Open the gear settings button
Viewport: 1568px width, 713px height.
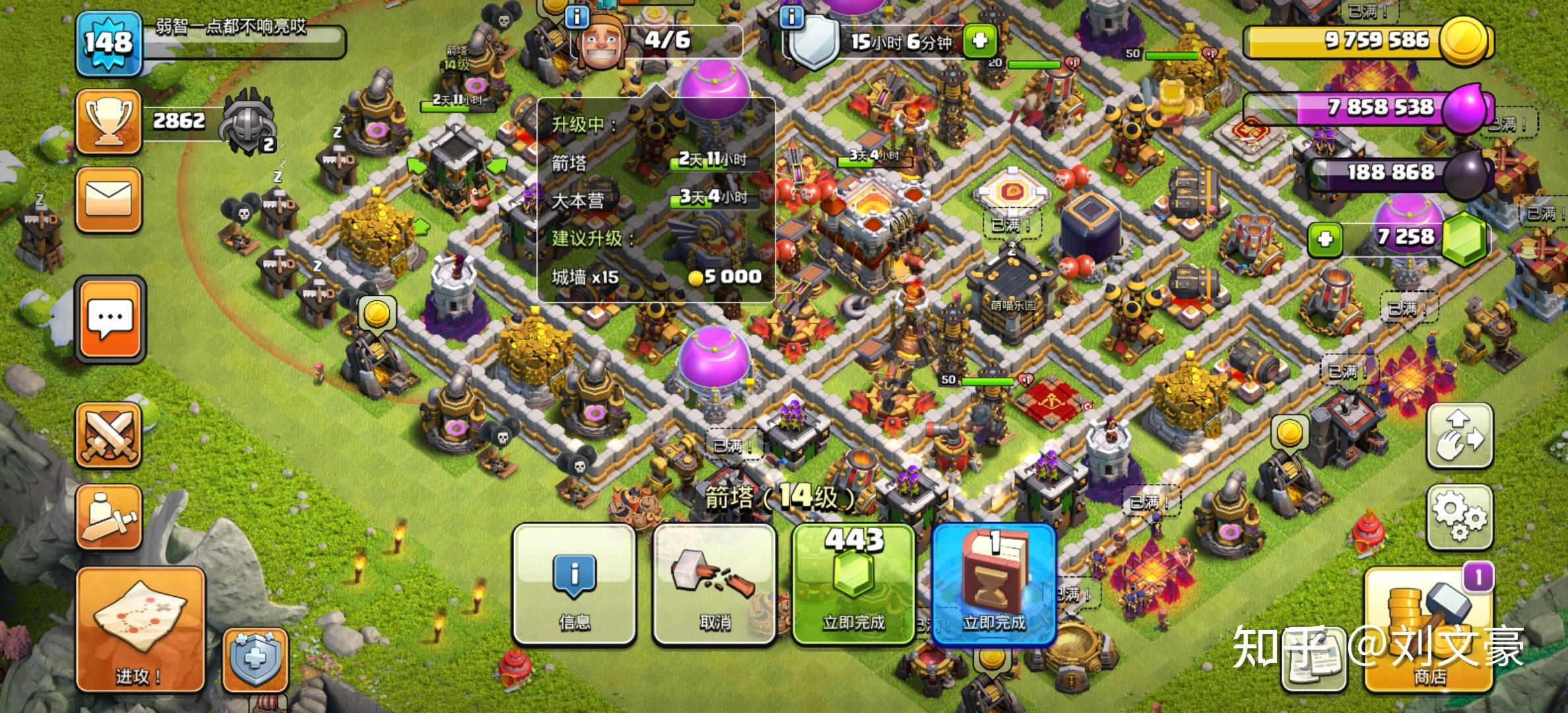(1460, 517)
